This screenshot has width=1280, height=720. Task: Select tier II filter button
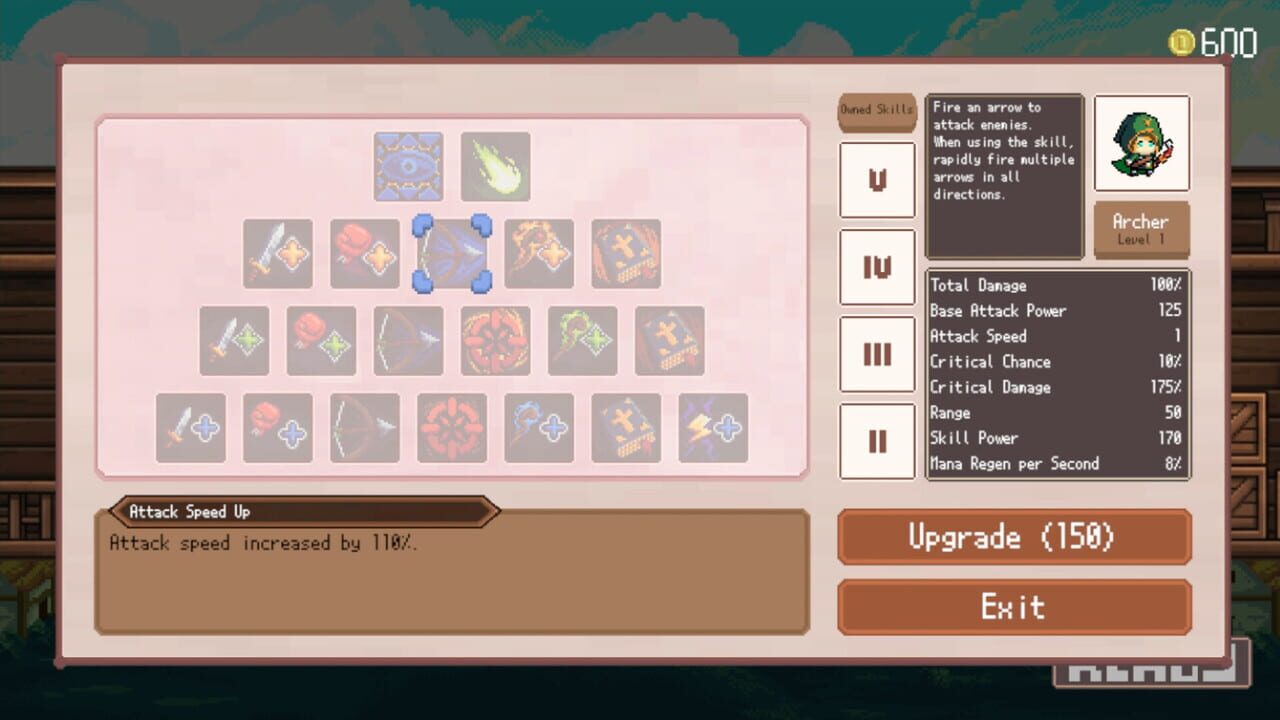coord(877,440)
